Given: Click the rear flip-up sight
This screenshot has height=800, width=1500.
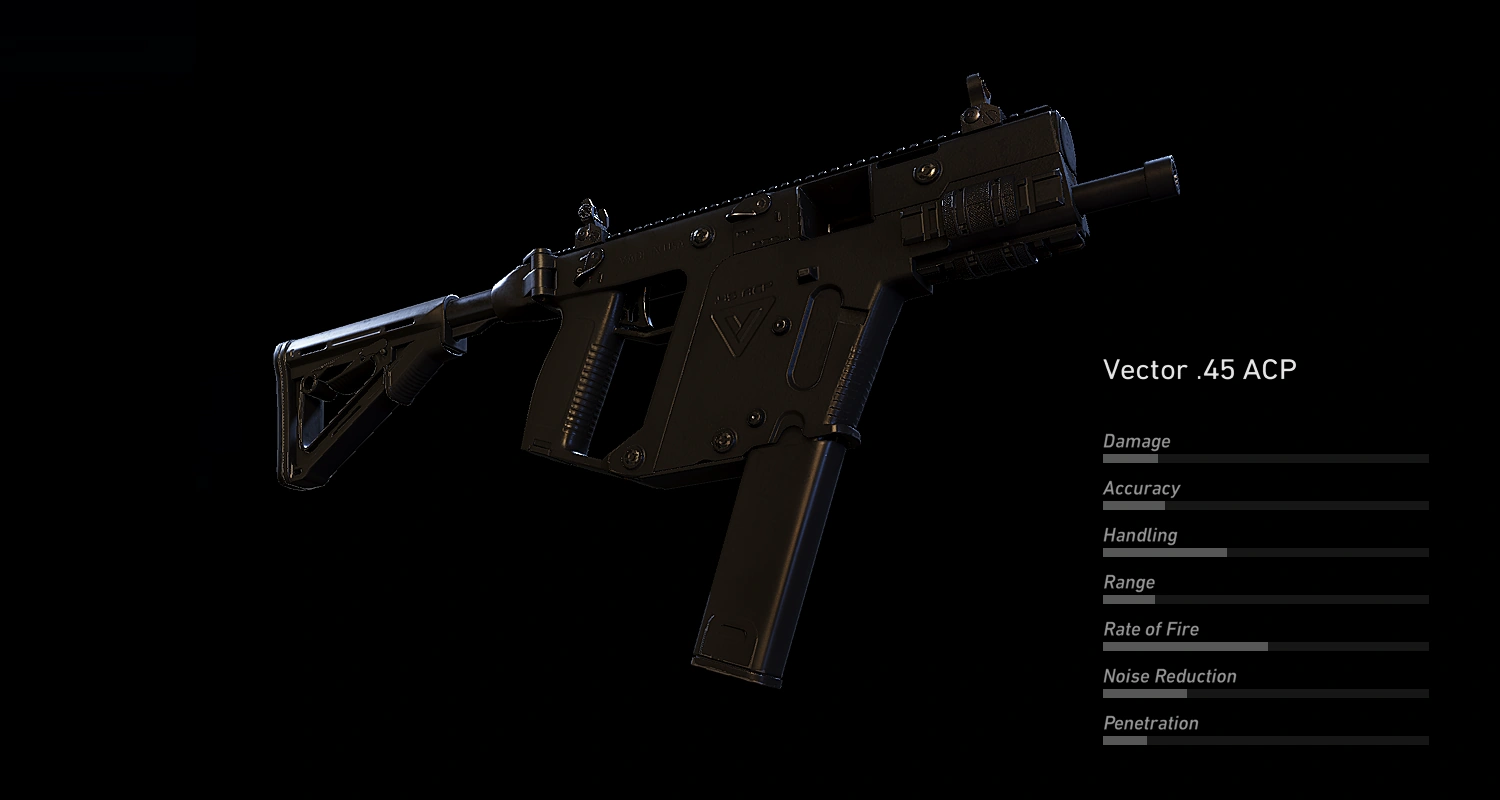Looking at the screenshot, I should click(590, 220).
